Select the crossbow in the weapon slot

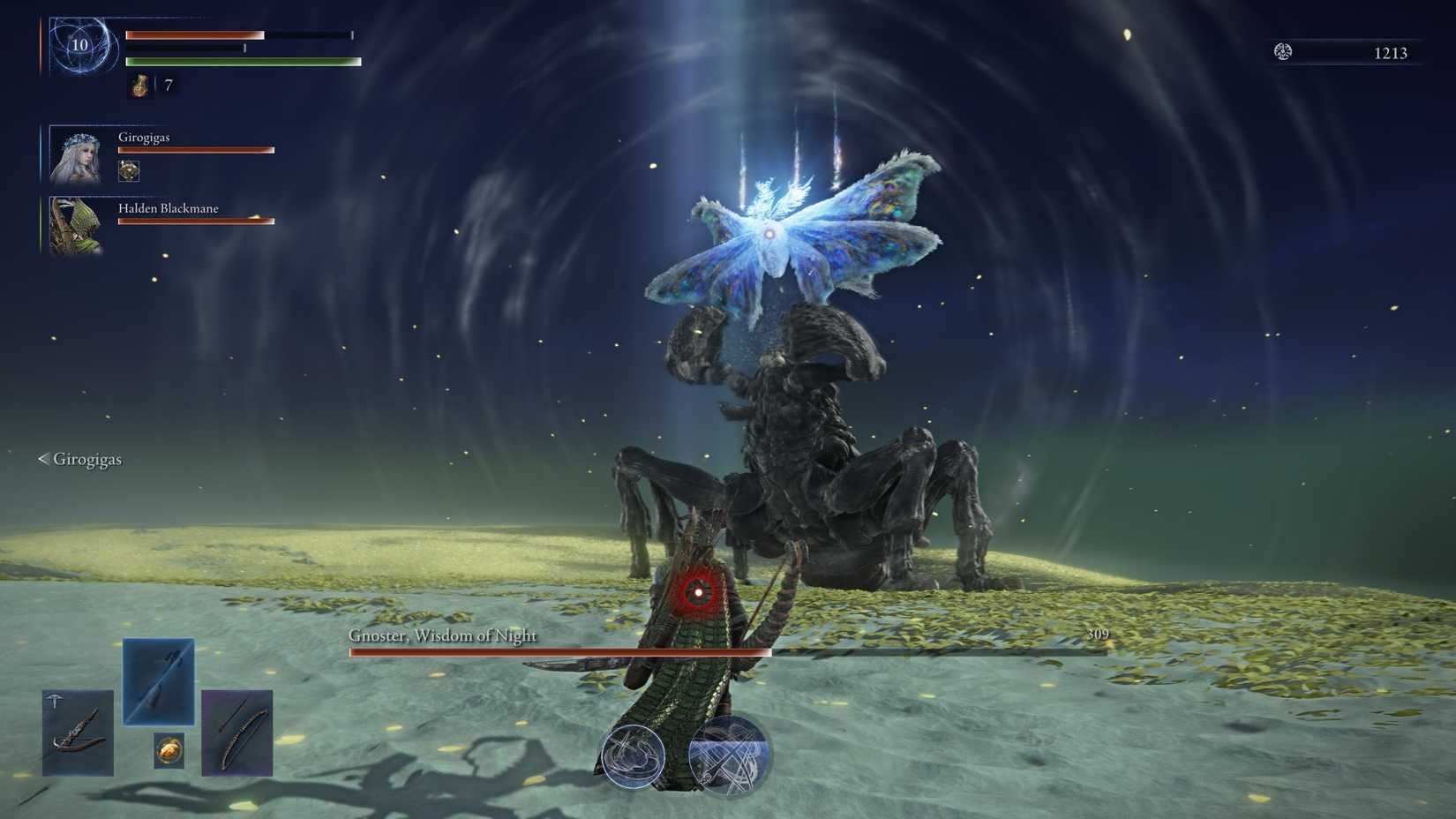[76, 733]
